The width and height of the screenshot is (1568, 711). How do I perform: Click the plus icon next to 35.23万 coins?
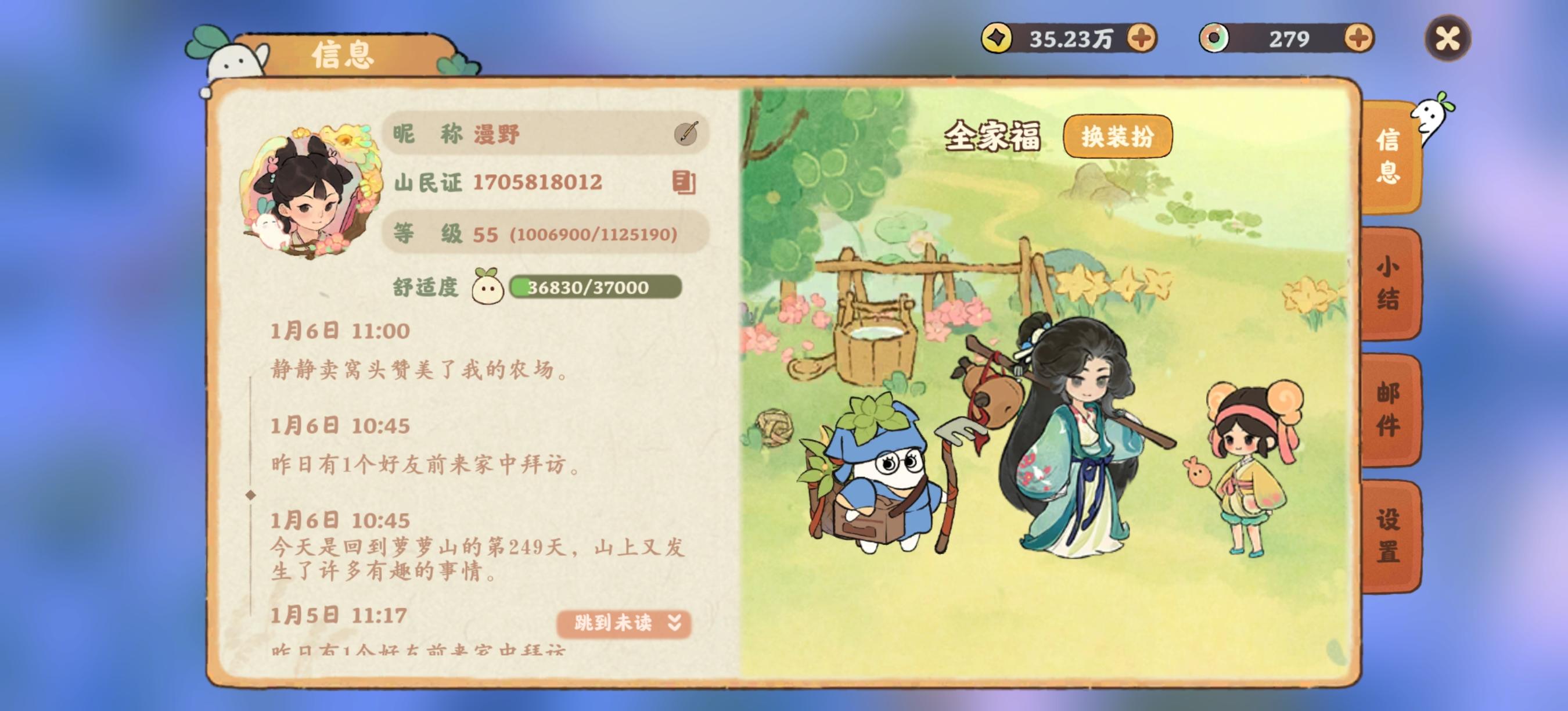1141,38
